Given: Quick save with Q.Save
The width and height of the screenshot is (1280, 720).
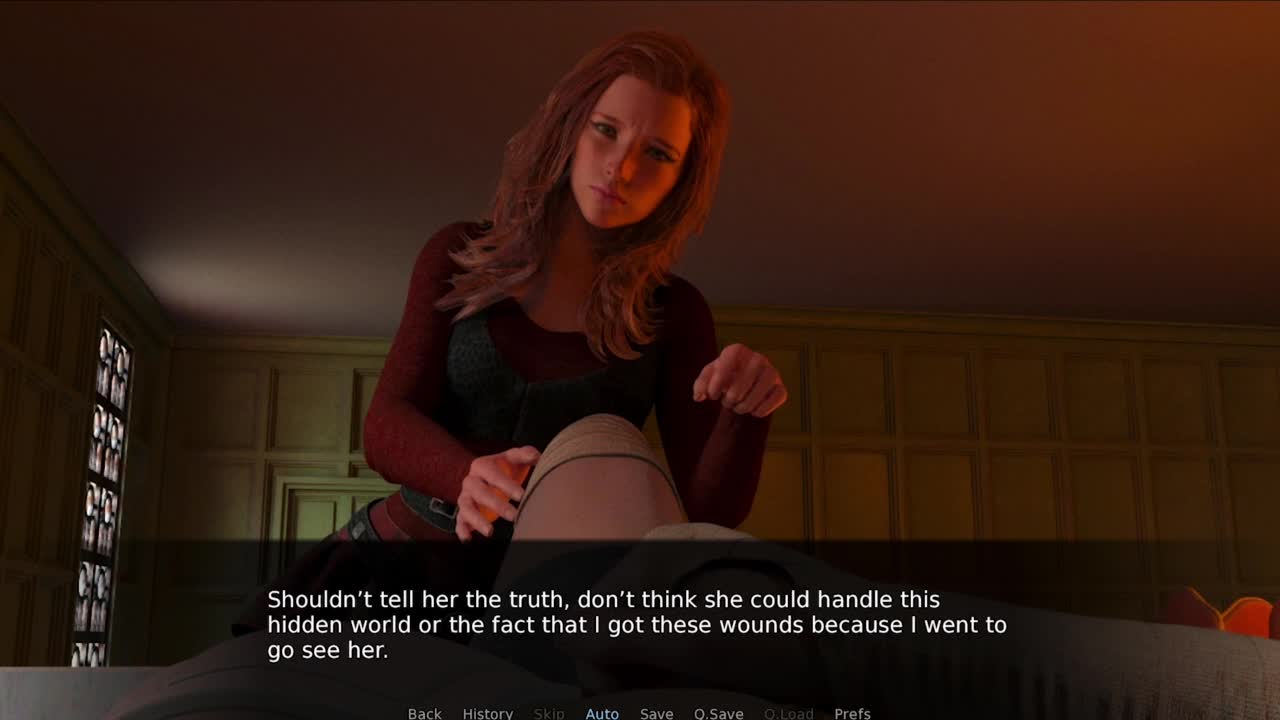Looking at the screenshot, I should pos(718,713).
